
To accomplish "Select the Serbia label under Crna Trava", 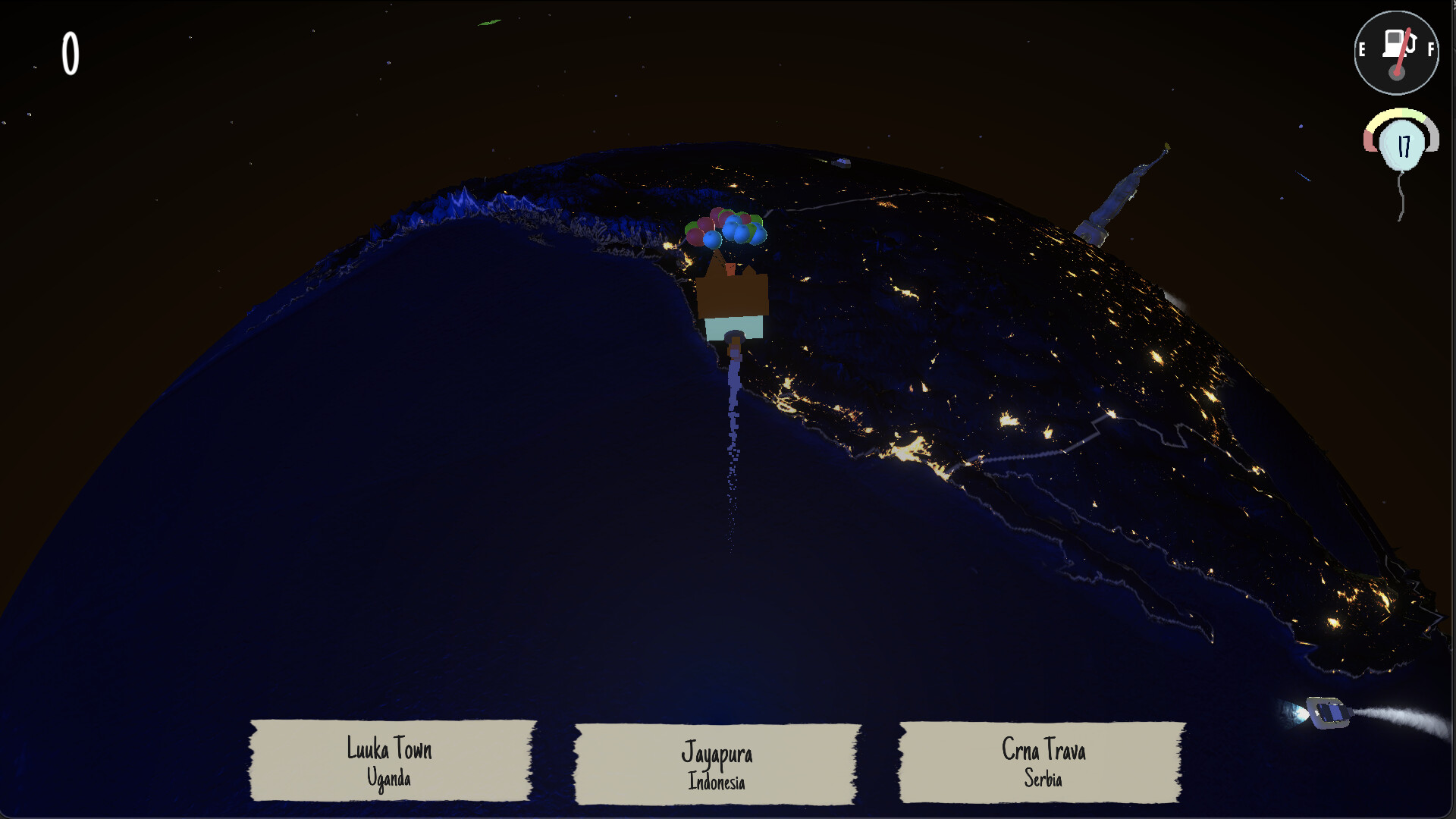I will point(1044,778).
